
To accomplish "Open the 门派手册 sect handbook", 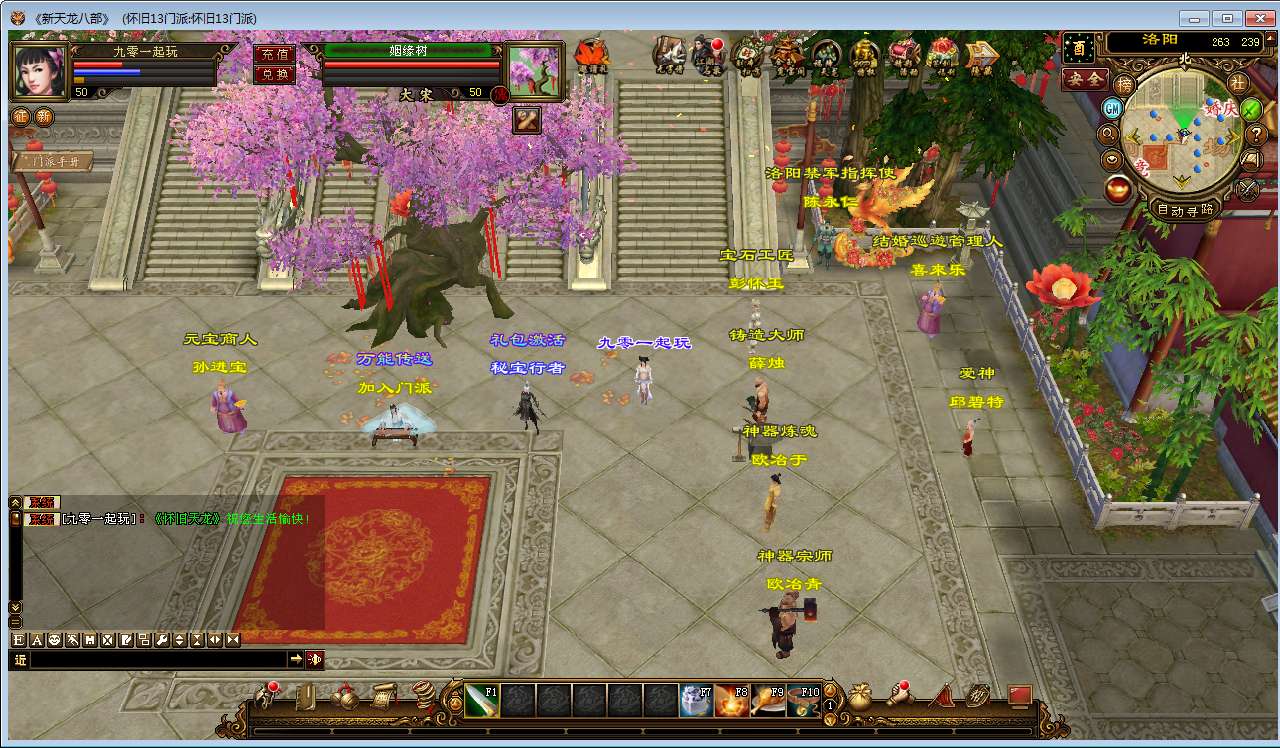I will pos(51,160).
